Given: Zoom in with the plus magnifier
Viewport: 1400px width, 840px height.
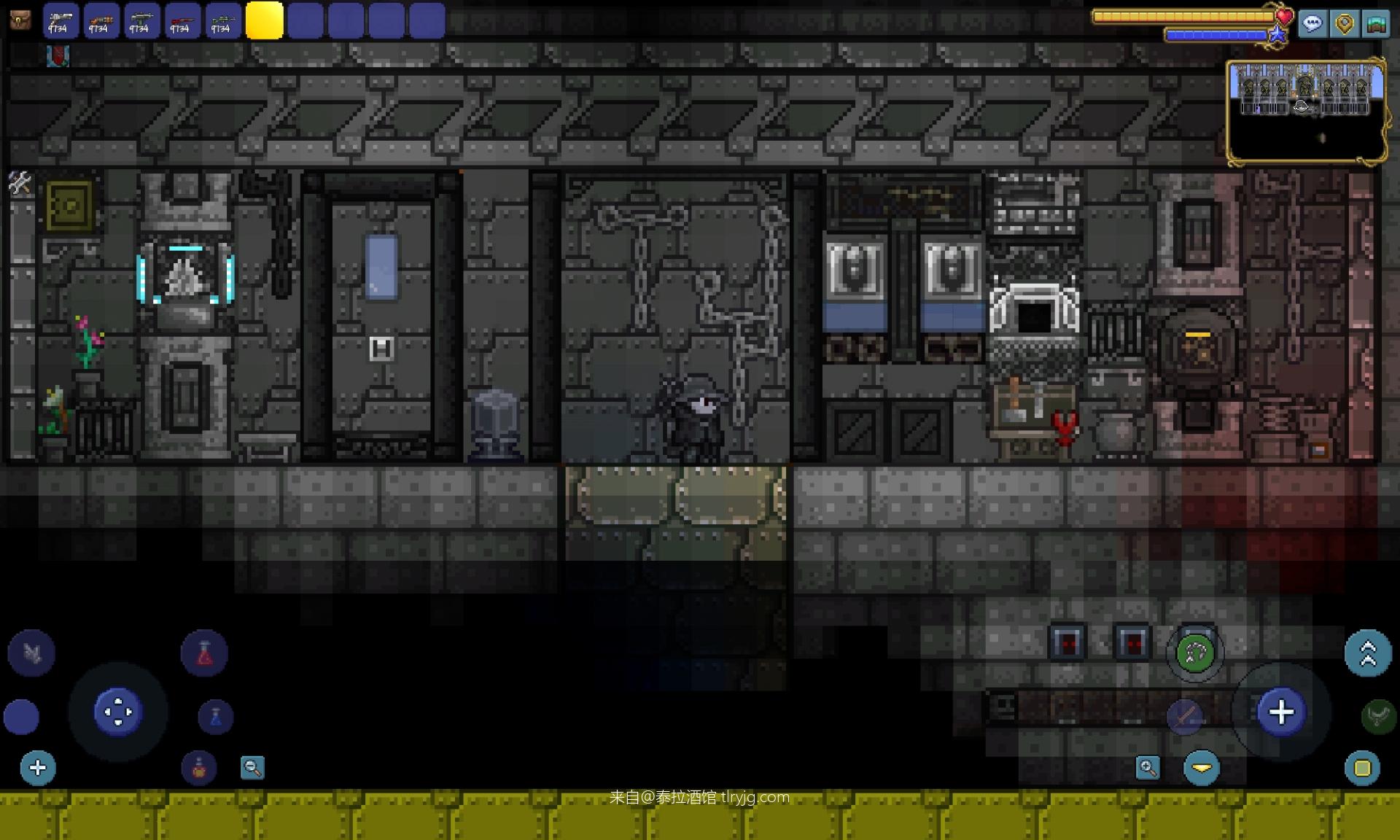Looking at the screenshot, I should tap(1147, 767).
